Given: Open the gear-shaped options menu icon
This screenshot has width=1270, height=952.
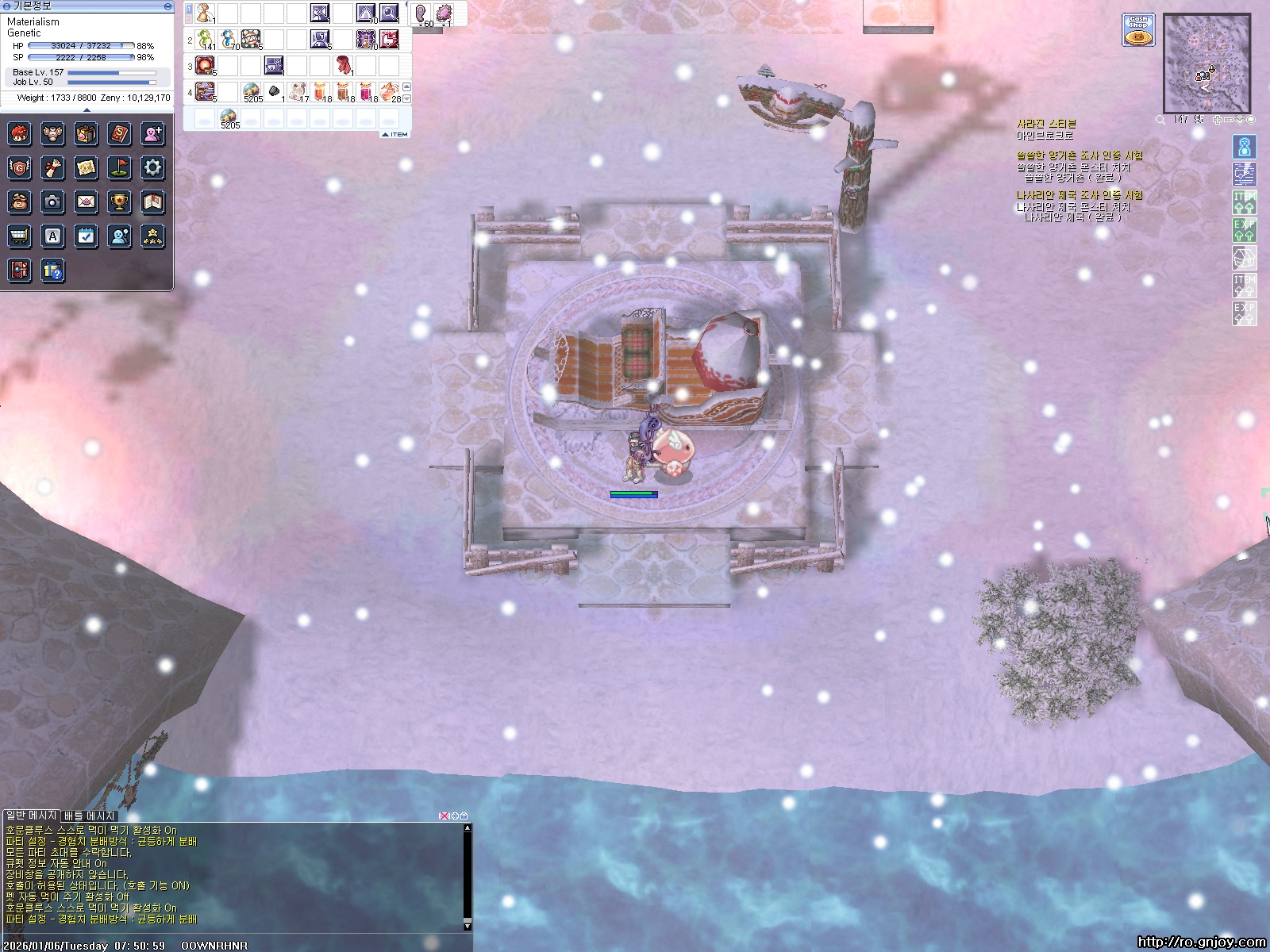Looking at the screenshot, I should [x=152, y=167].
